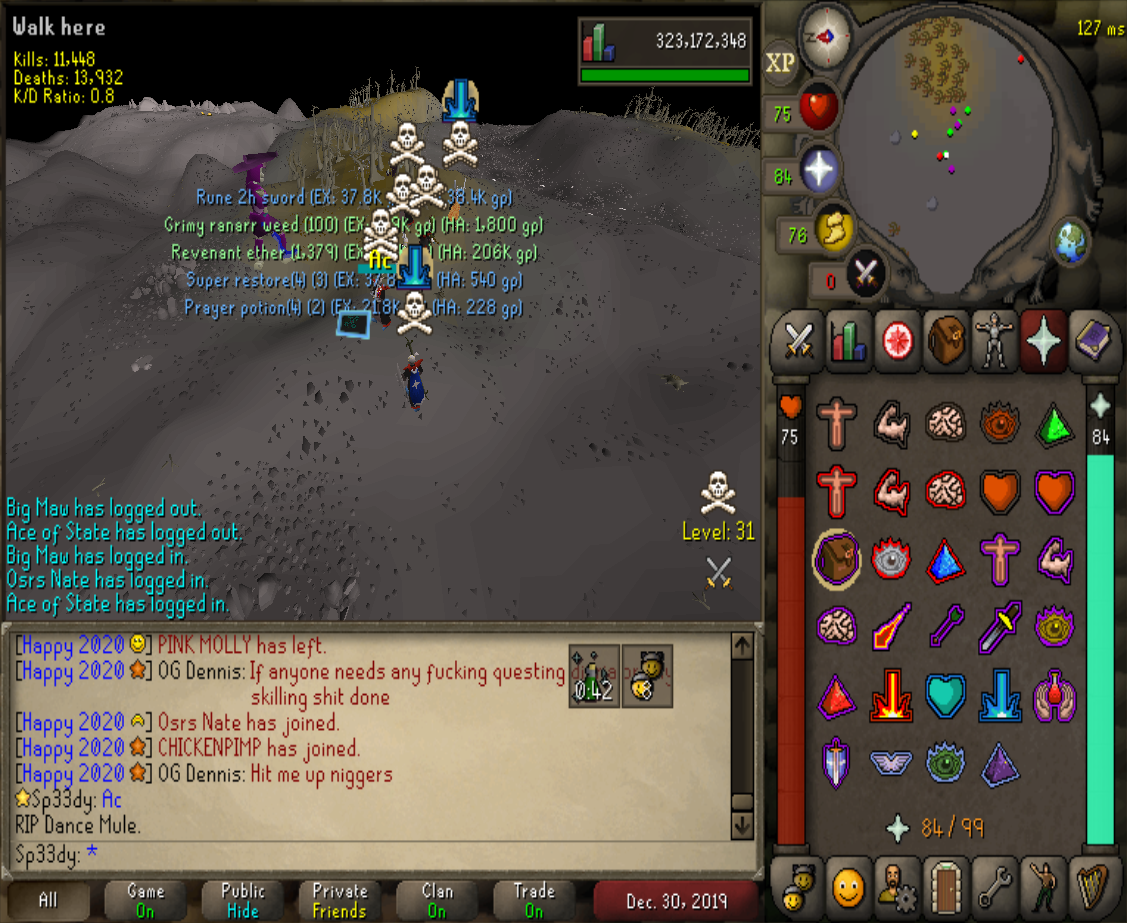Select the Clan chat filter tab
The image size is (1127, 923).
coord(437,899)
